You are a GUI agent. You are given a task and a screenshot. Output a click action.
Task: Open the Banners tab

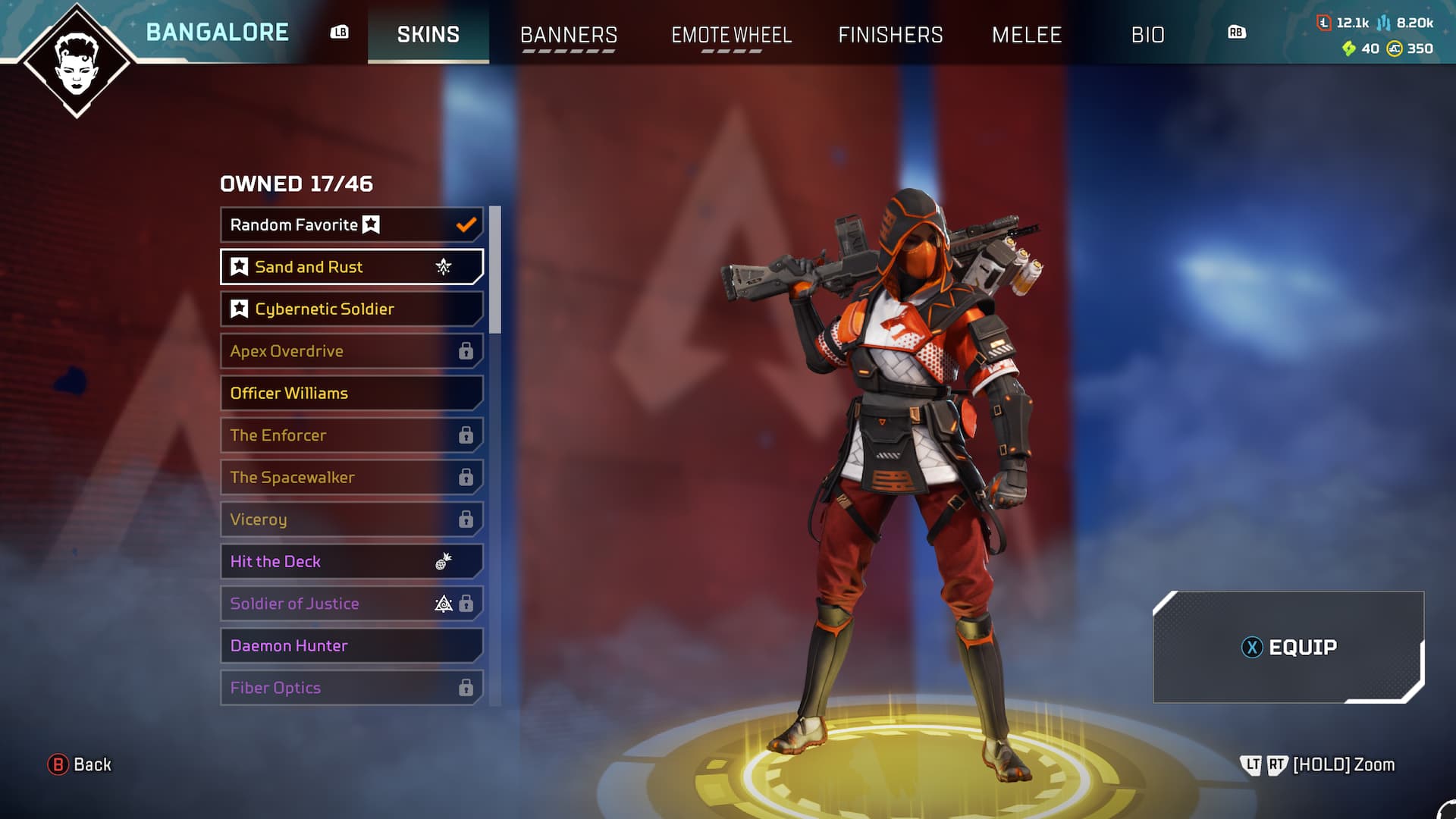coord(569,35)
